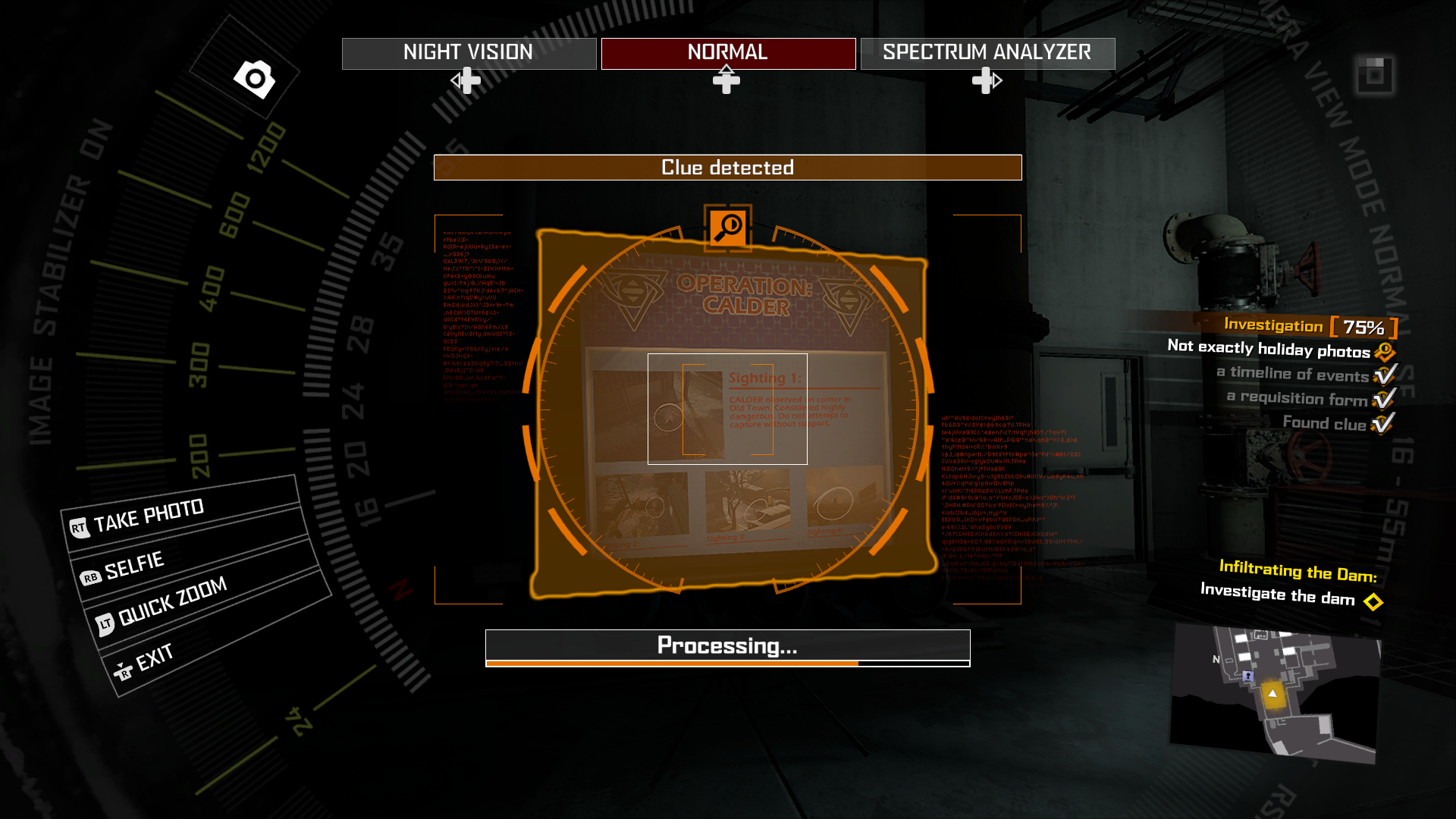
Task: Click the camera icon at top left
Action: 255,78
